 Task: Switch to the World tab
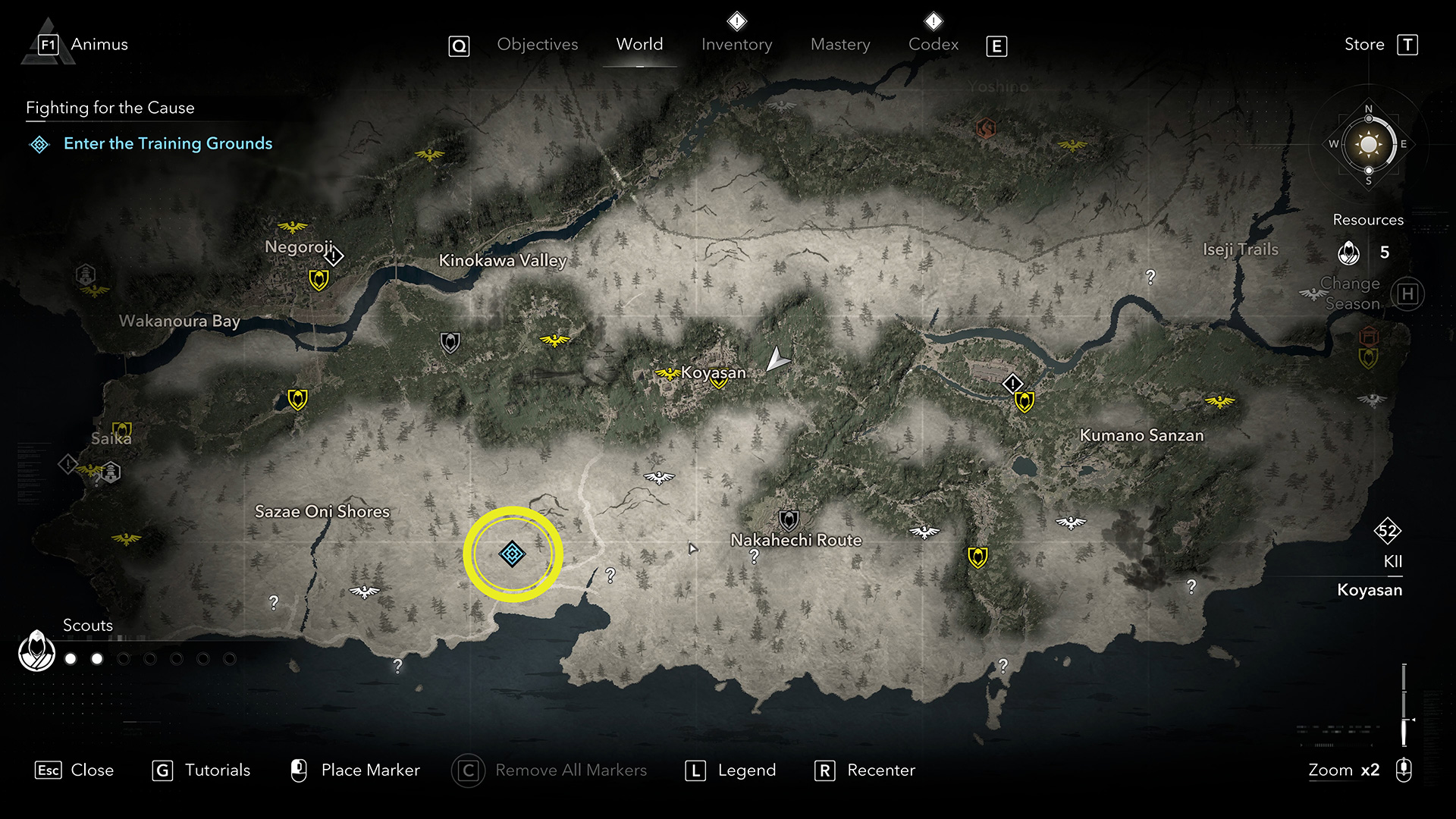click(x=639, y=45)
